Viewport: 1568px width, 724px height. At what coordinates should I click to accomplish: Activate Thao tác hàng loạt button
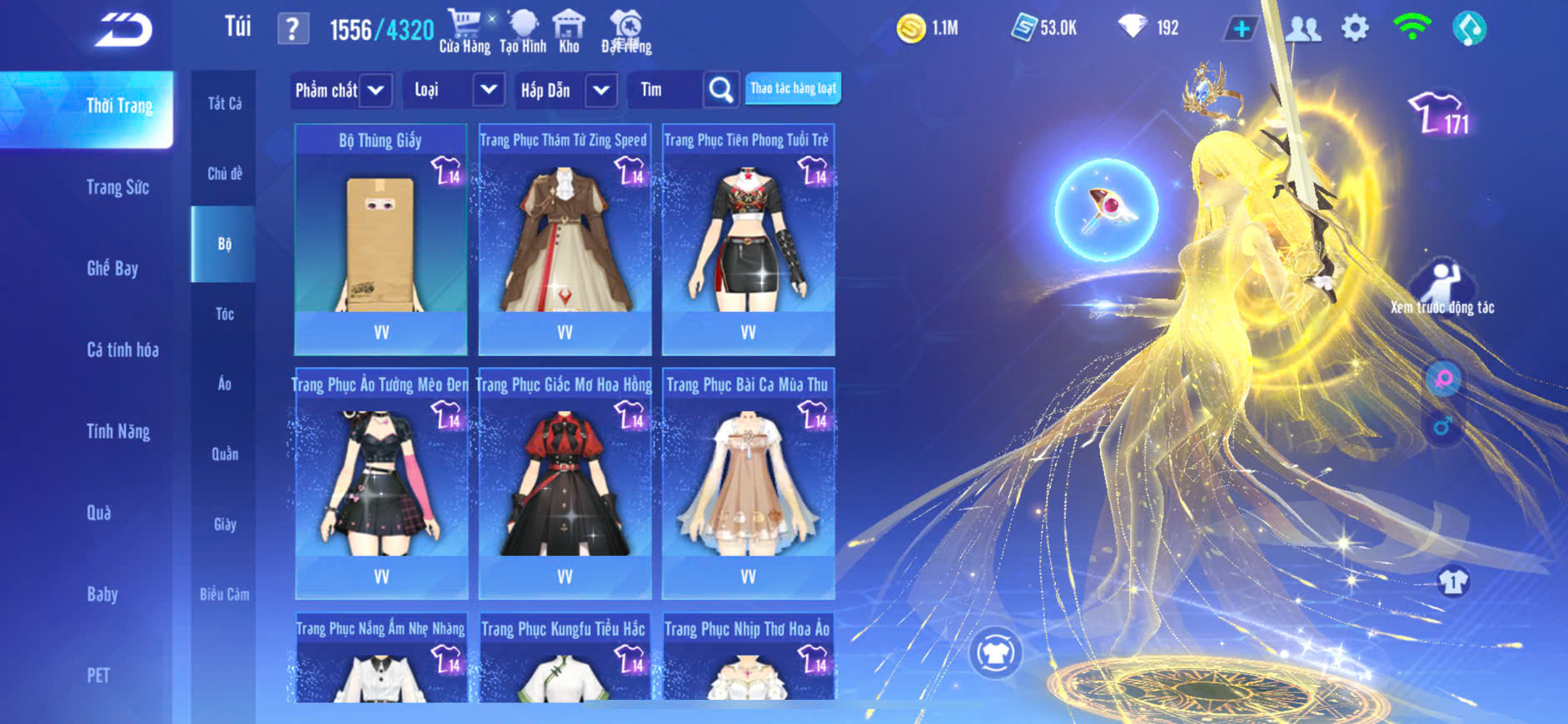793,88
